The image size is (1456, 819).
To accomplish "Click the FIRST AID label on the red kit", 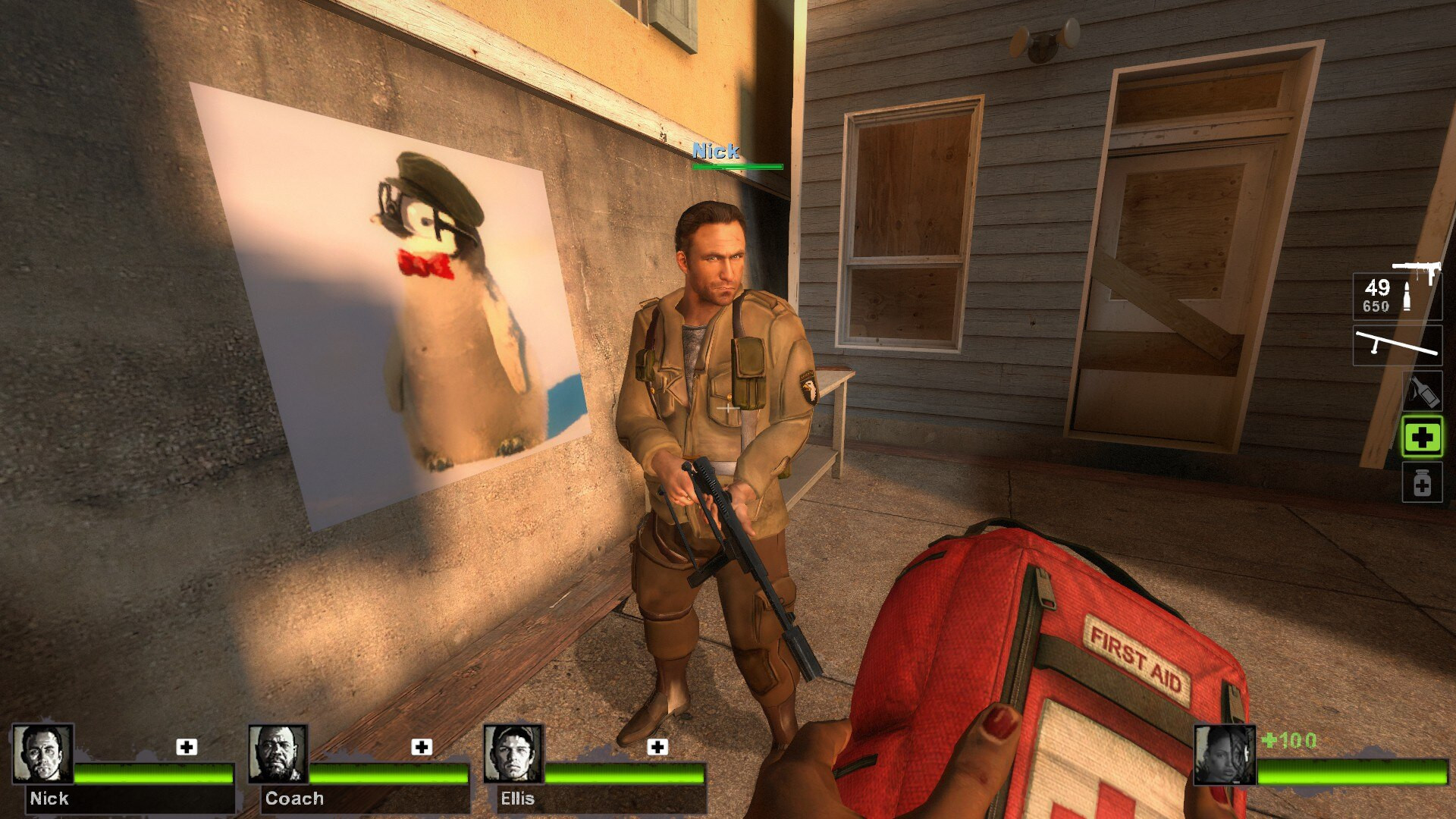I will (x=1138, y=659).
